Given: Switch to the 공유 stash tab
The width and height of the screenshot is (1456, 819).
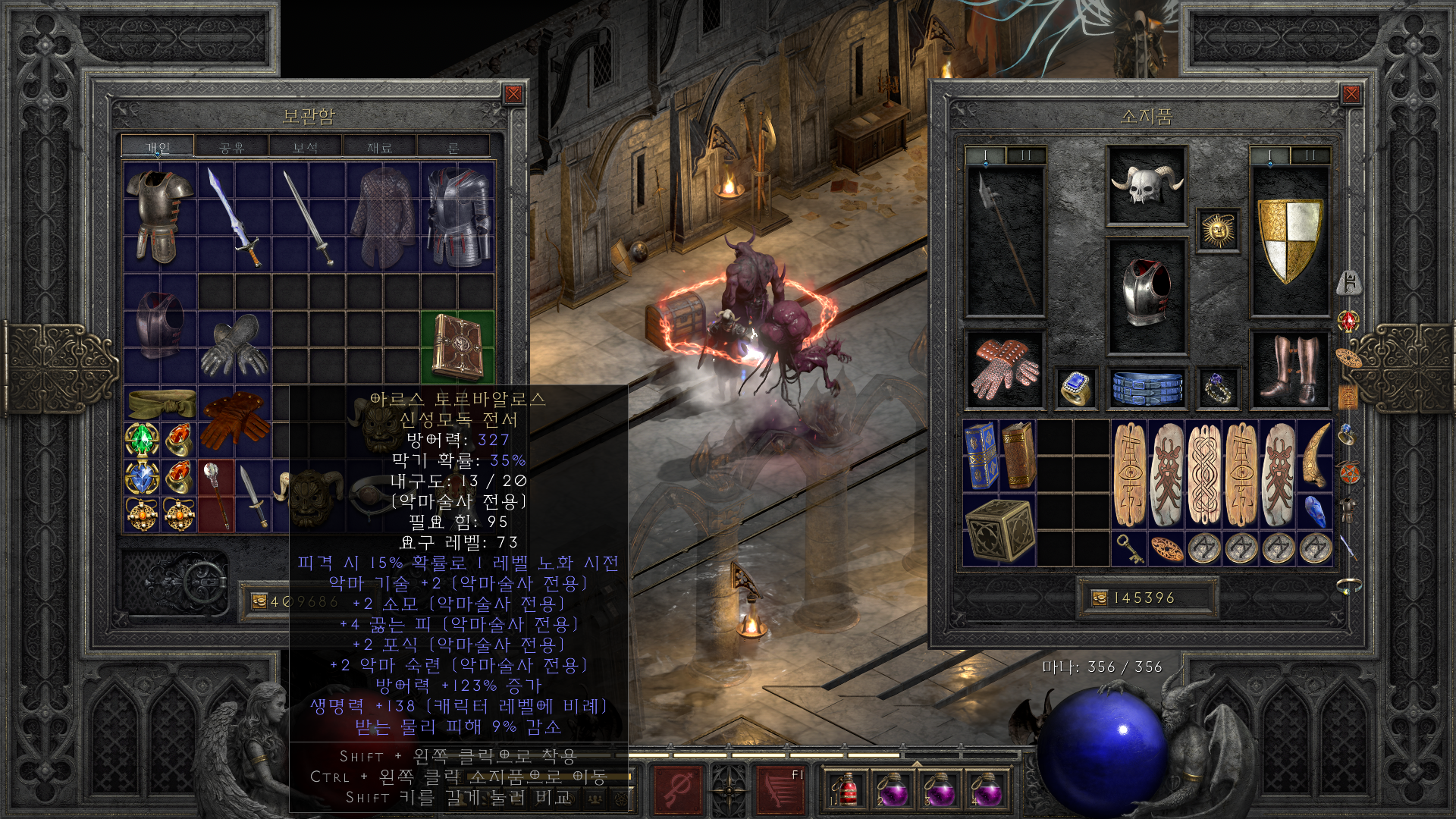Looking at the screenshot, I should click(x=231, y=147).
